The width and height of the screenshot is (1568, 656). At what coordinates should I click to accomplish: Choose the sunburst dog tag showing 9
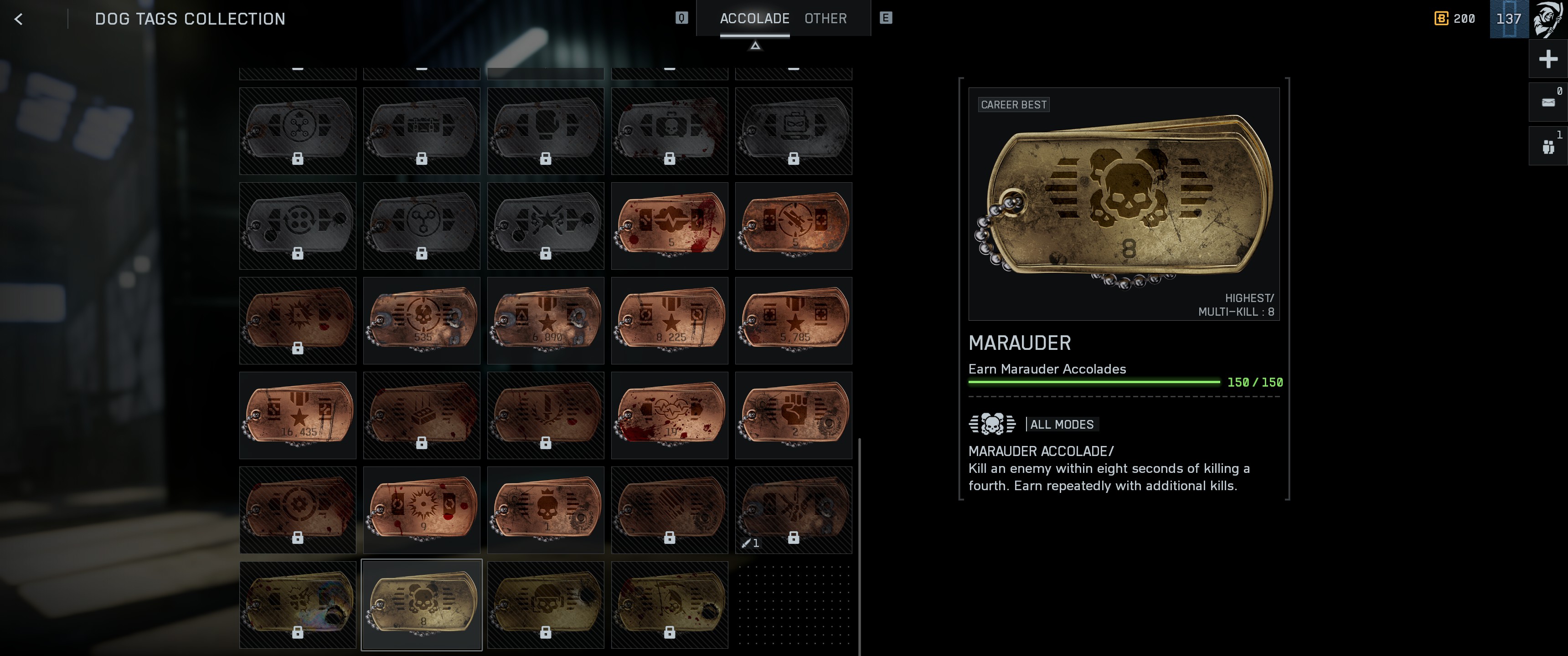click(x=421, y=510)
